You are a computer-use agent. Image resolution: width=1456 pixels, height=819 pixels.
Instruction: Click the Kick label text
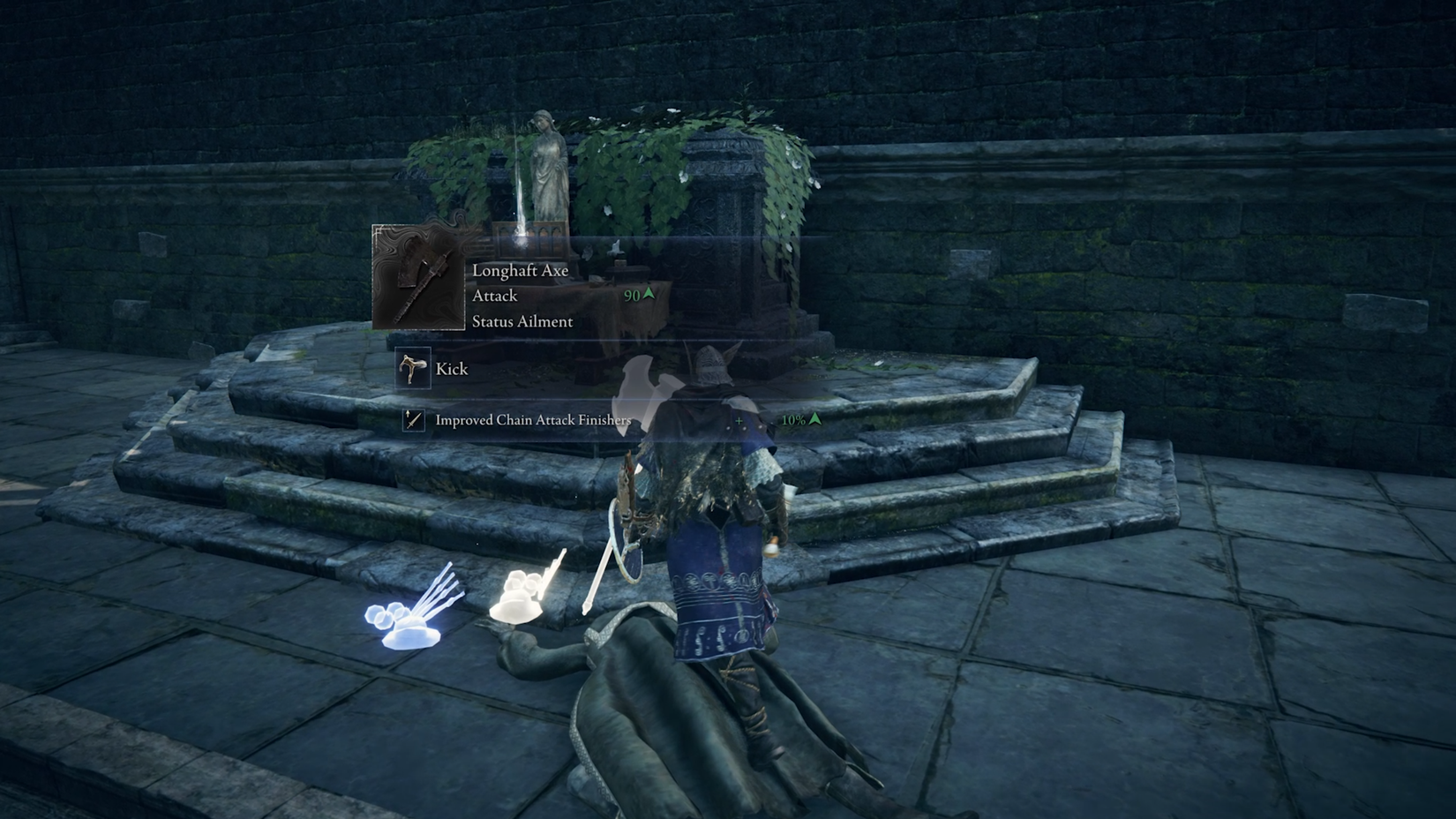(452, 368)
